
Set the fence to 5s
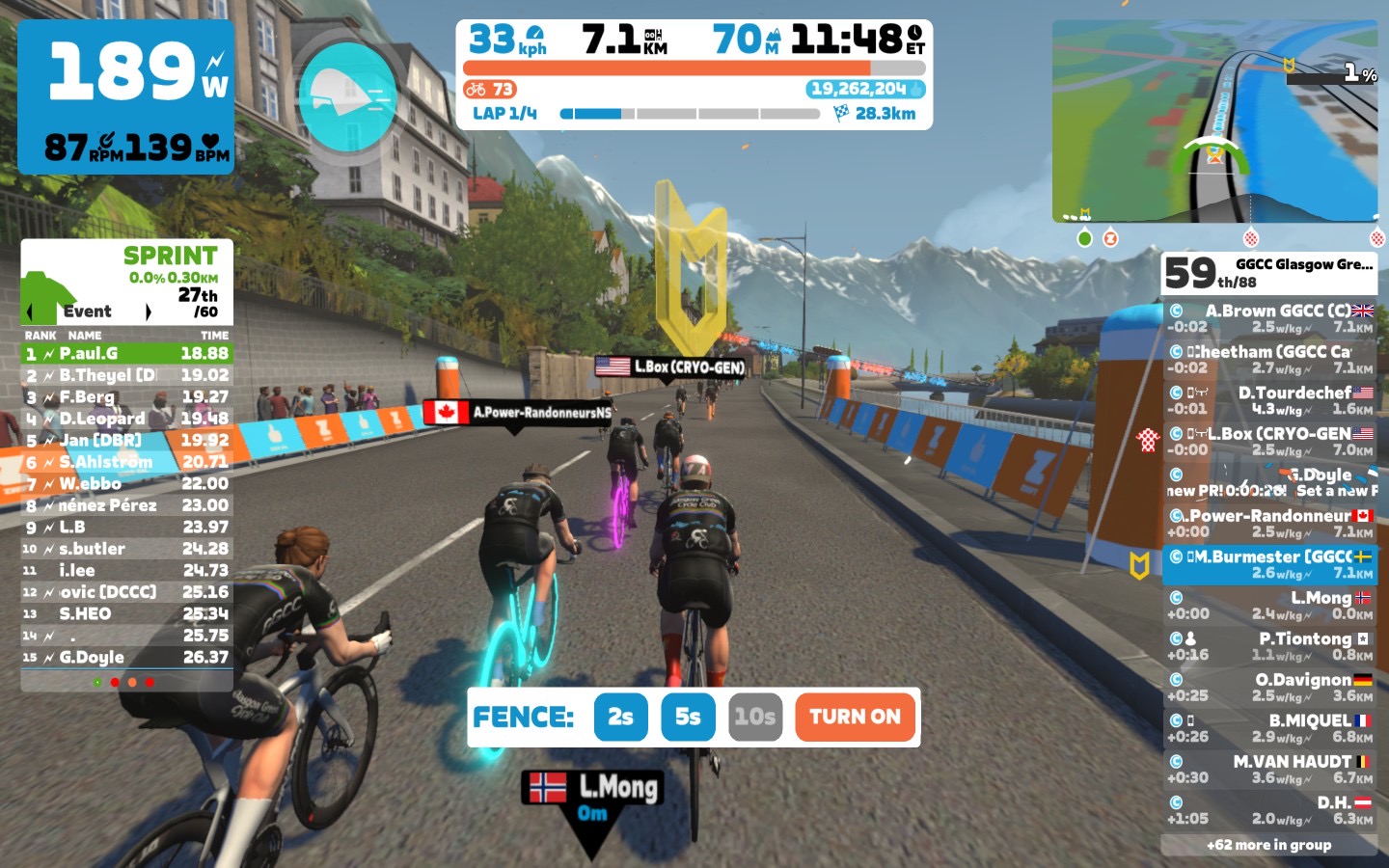(x=688, y=717)
